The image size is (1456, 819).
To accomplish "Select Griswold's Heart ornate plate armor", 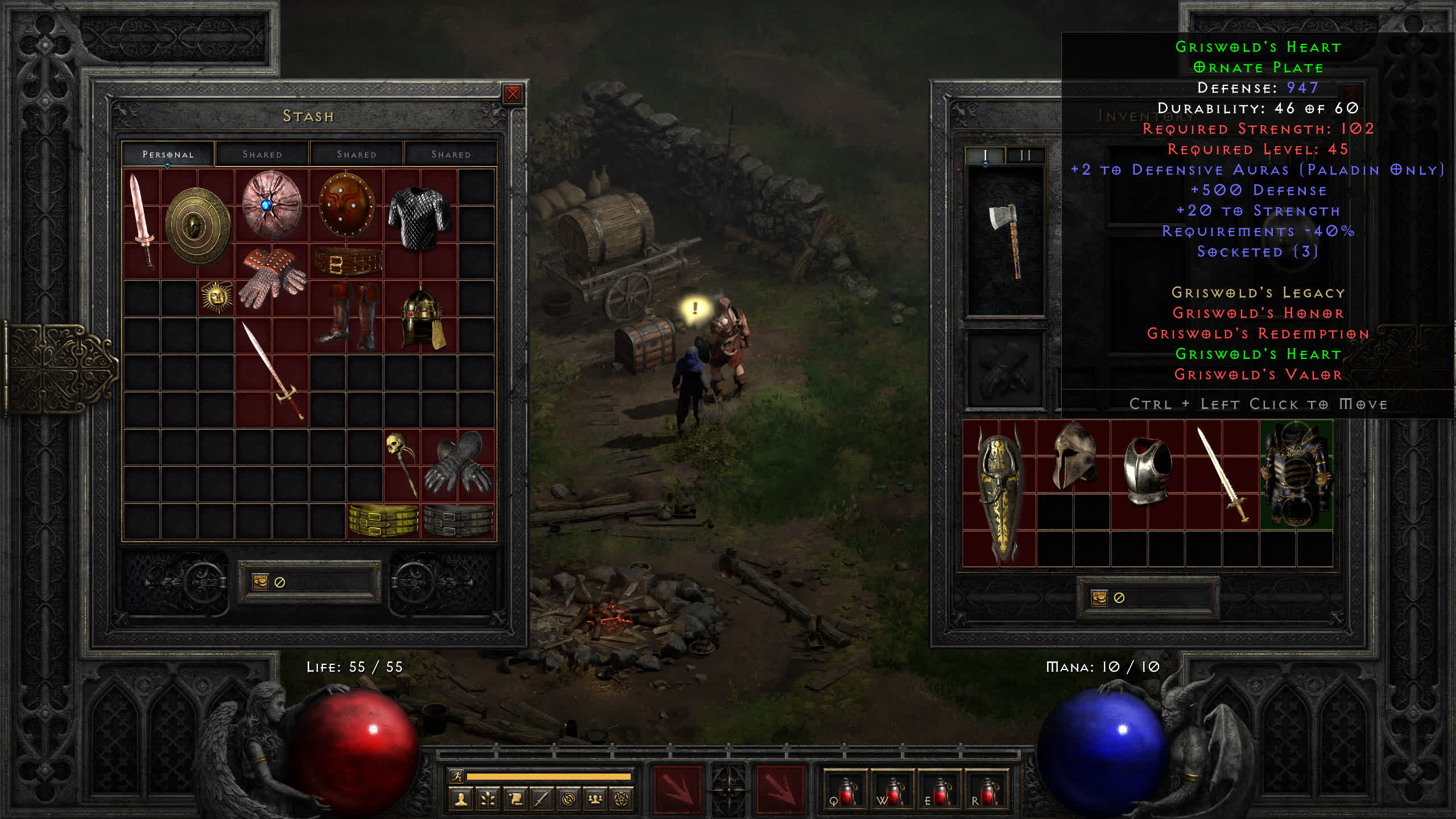I will [x=1296, y=474].
